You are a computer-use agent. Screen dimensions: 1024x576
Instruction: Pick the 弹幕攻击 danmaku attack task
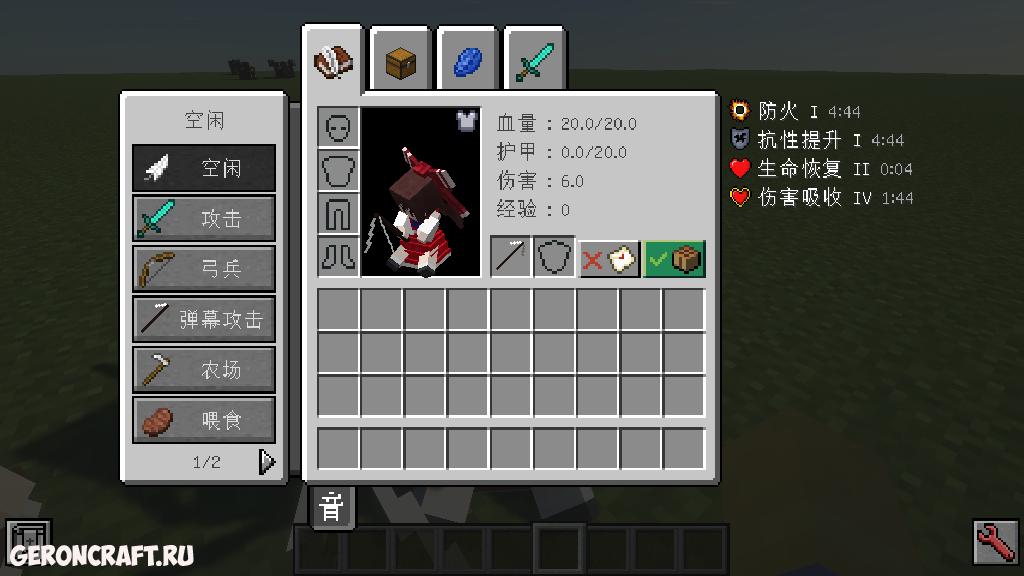(x=204, y=319)
